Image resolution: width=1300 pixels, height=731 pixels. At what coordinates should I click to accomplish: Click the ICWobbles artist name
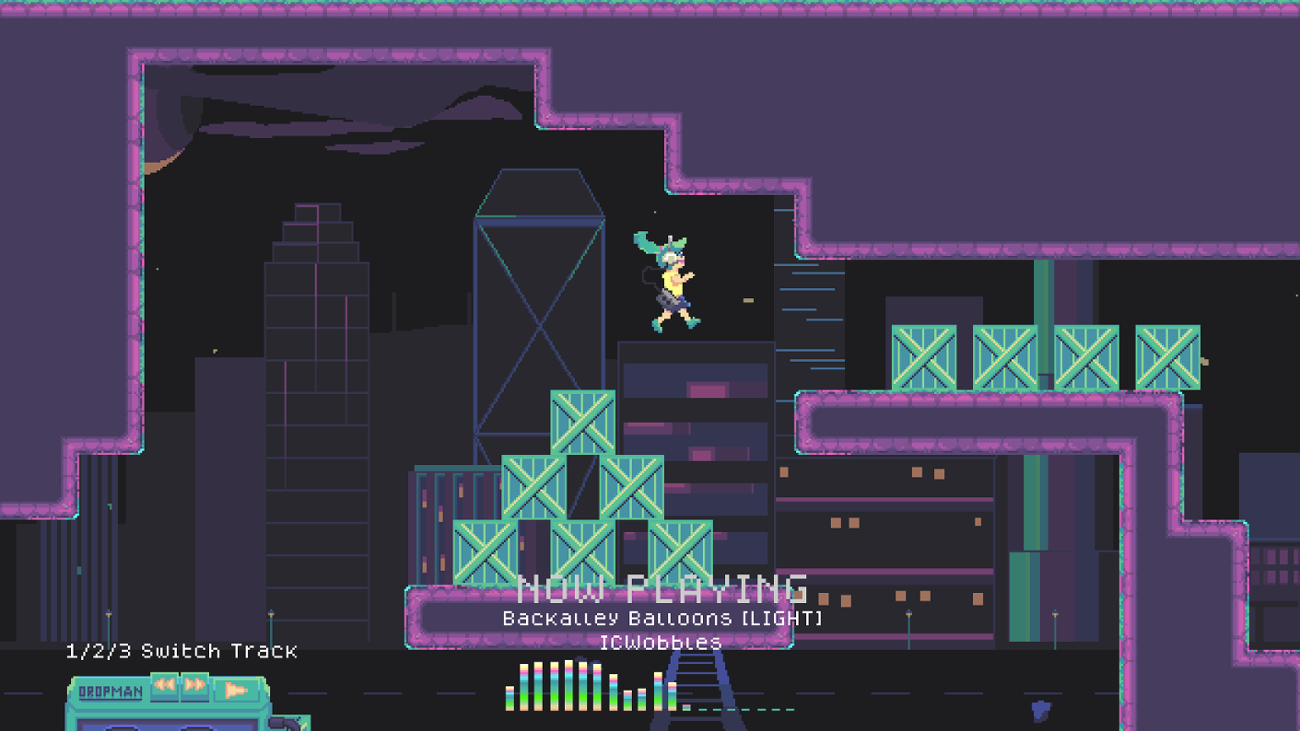point(660,643)
